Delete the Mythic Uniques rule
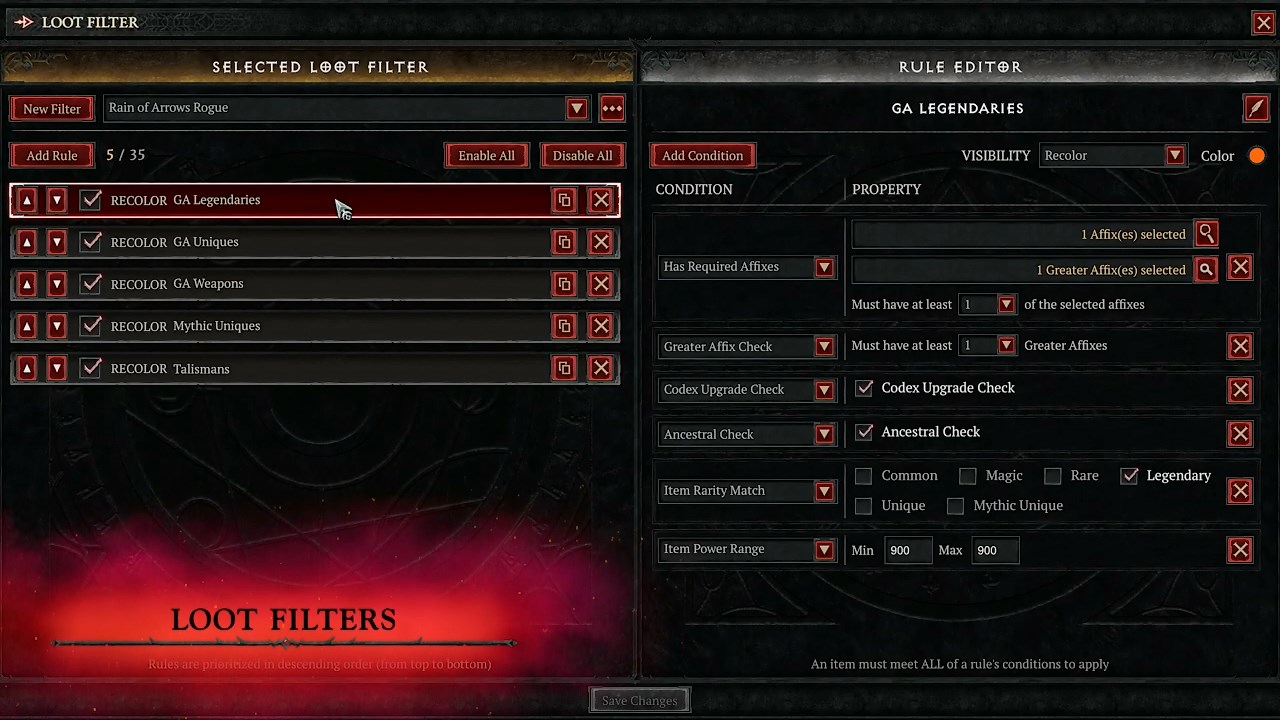The height and width of the screenshot is (720, 1280). pyautogui.click(x=600, y=326)
